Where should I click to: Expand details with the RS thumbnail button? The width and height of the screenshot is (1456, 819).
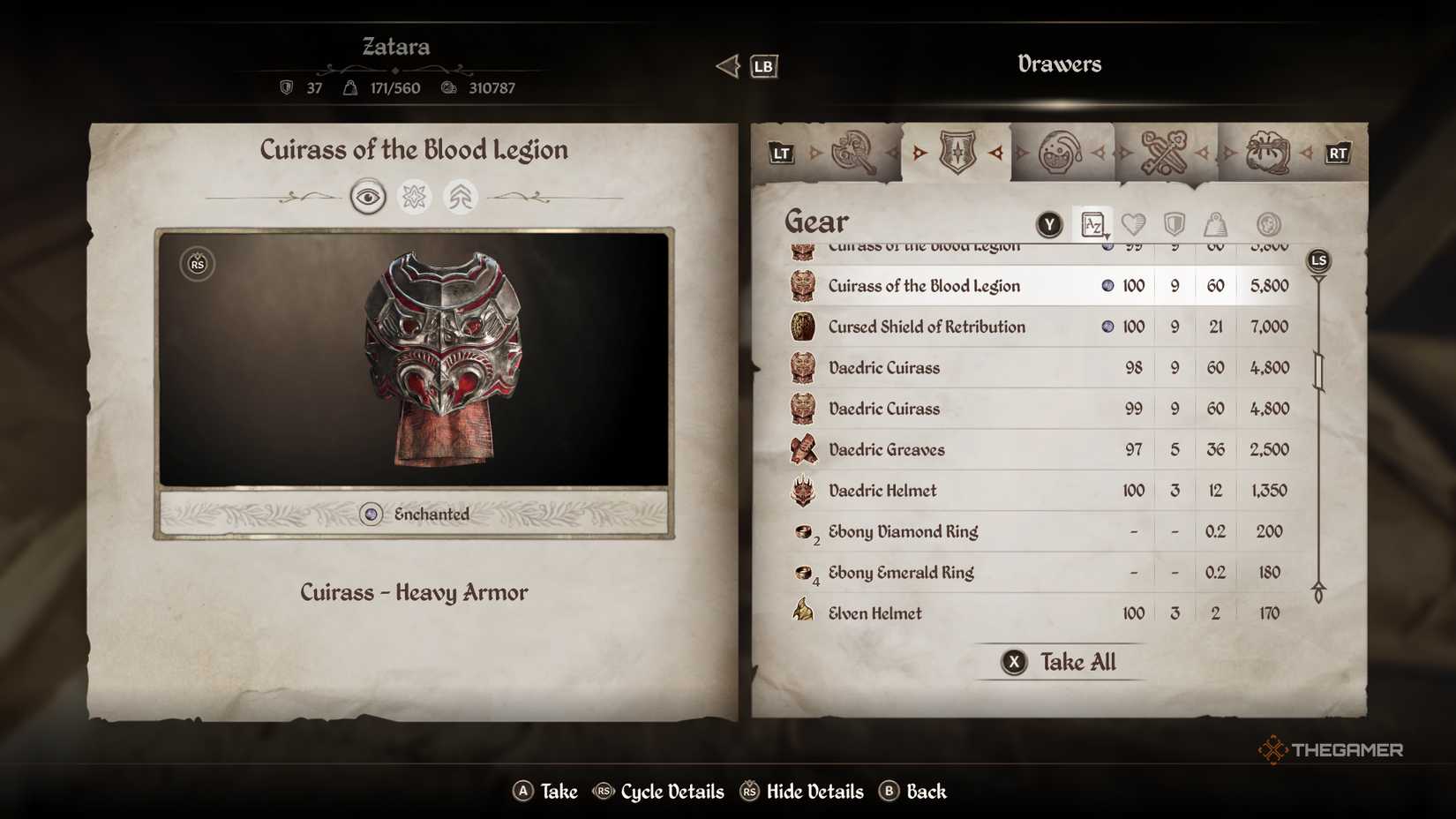pos(195,264)
